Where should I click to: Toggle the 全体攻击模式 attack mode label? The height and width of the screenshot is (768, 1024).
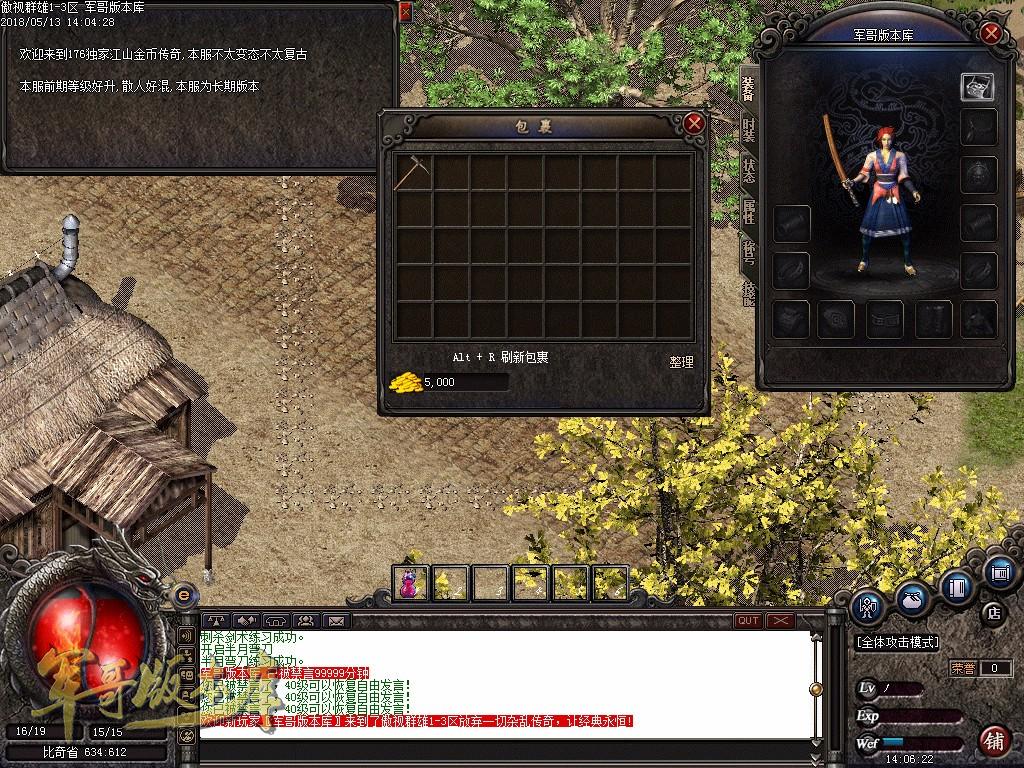pos(897,642)
